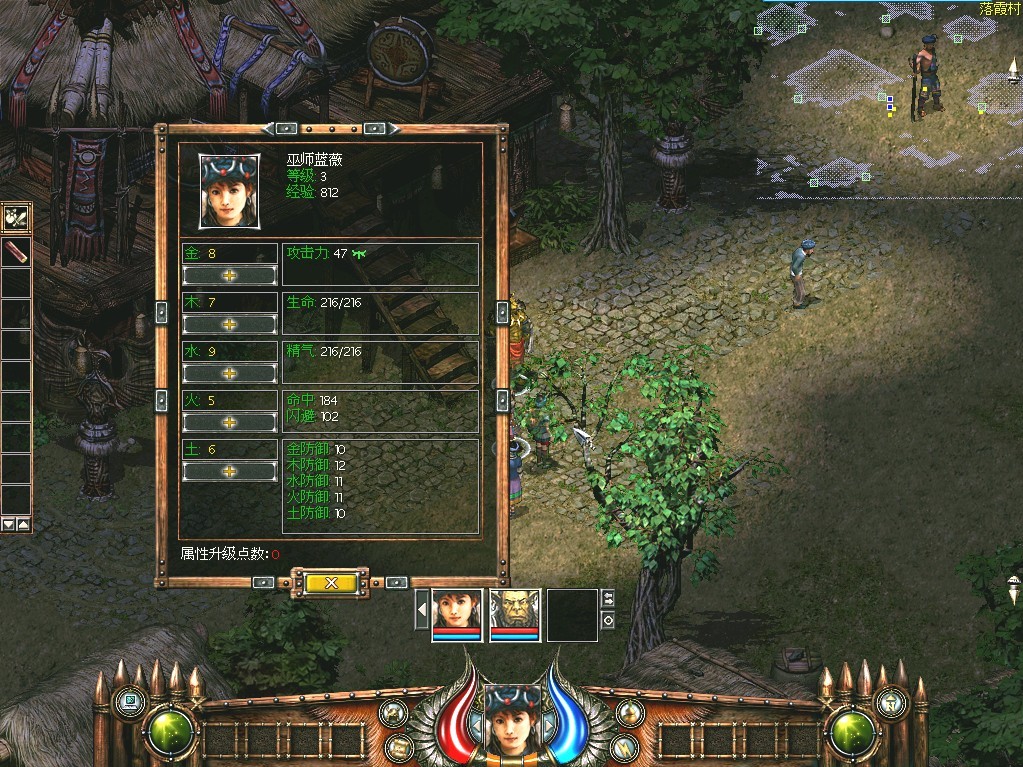The height and width of the screenshot is (767, 1023).
Task: Click the wizard portrait in stats panel
Action: 229,190
